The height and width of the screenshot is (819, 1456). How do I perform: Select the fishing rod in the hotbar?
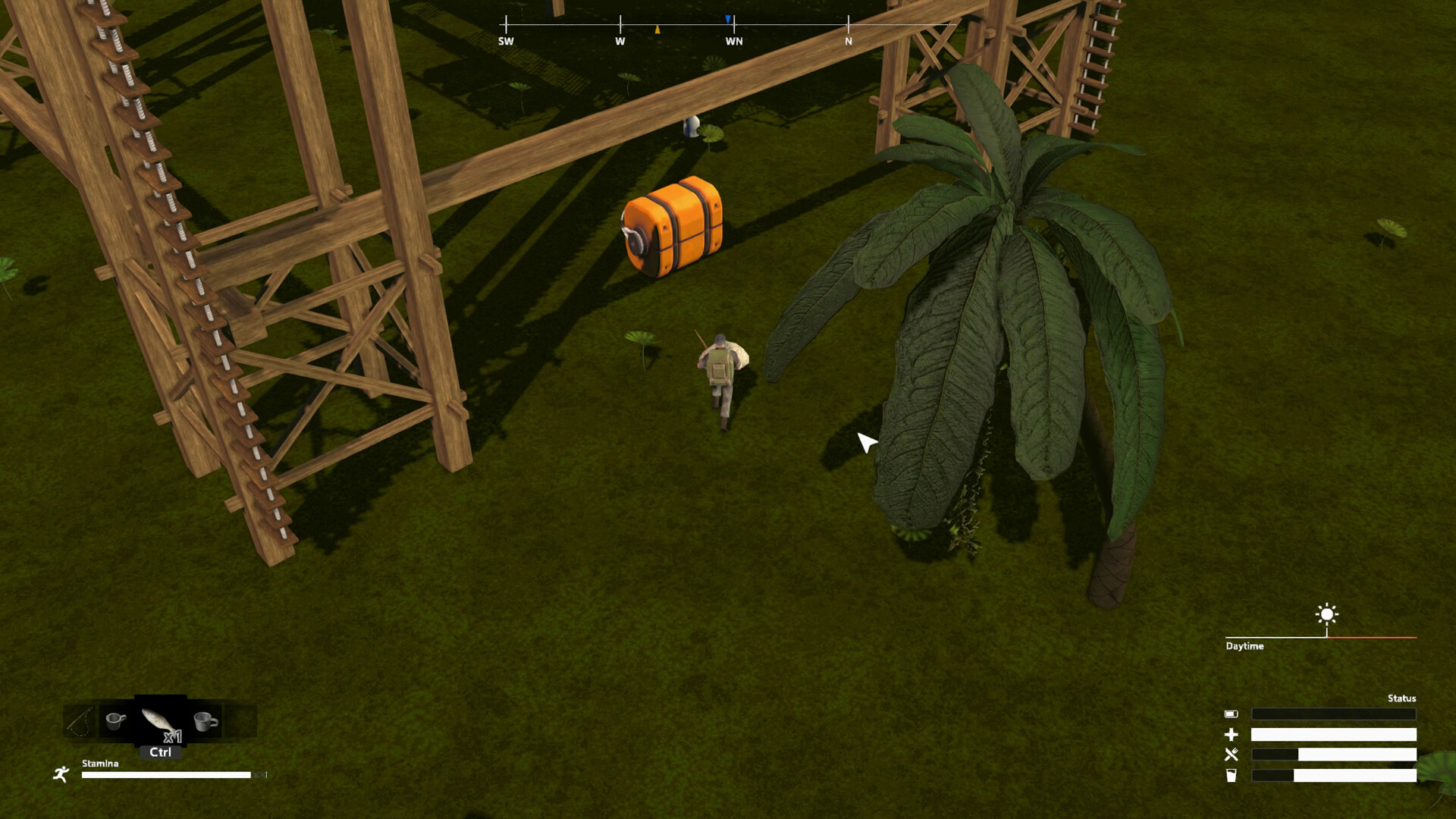click(x=80, y=720)
